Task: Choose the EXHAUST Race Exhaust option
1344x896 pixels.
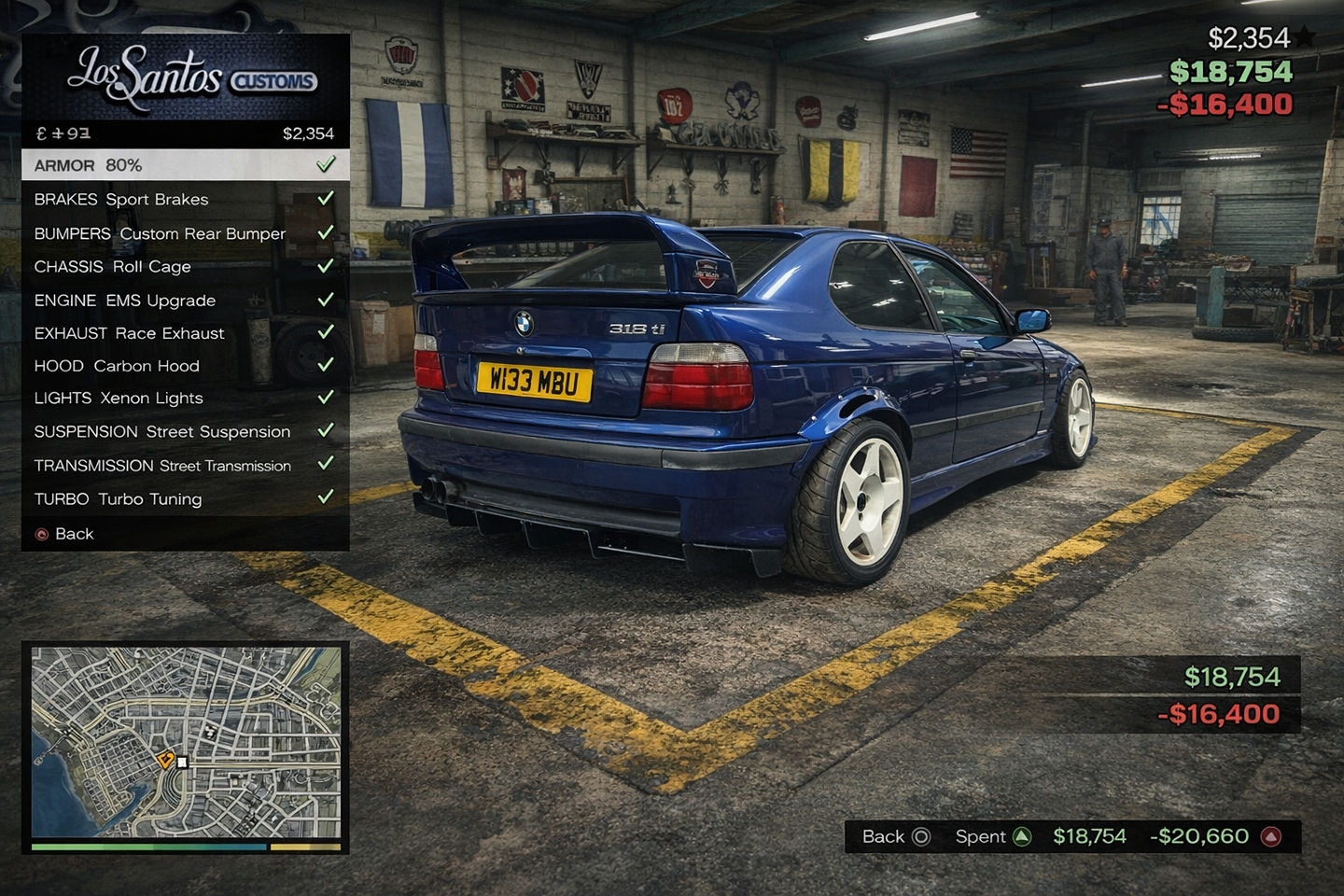Action: (x=185, y=333)
